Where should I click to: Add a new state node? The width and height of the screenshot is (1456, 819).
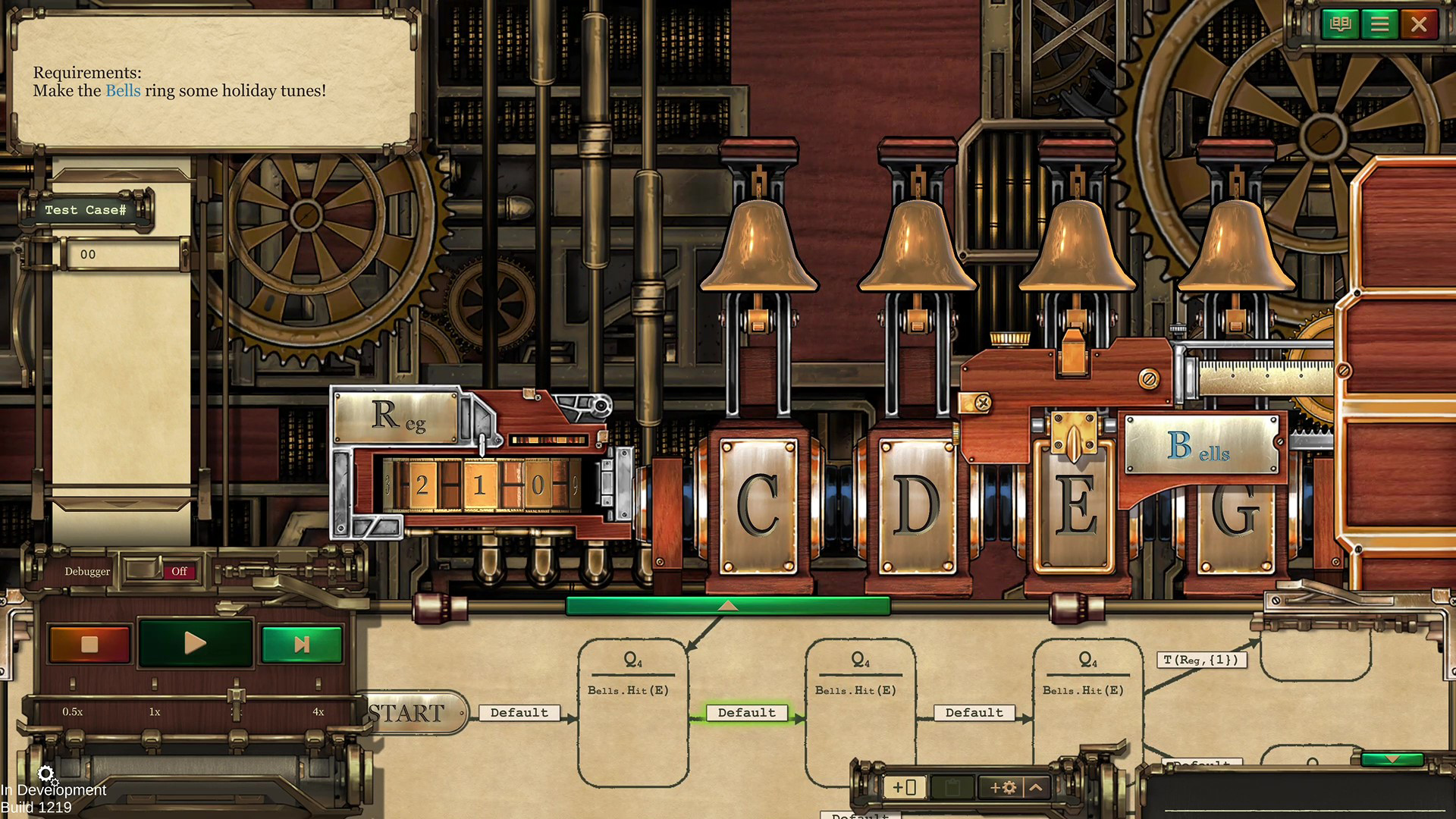[905, 787]
